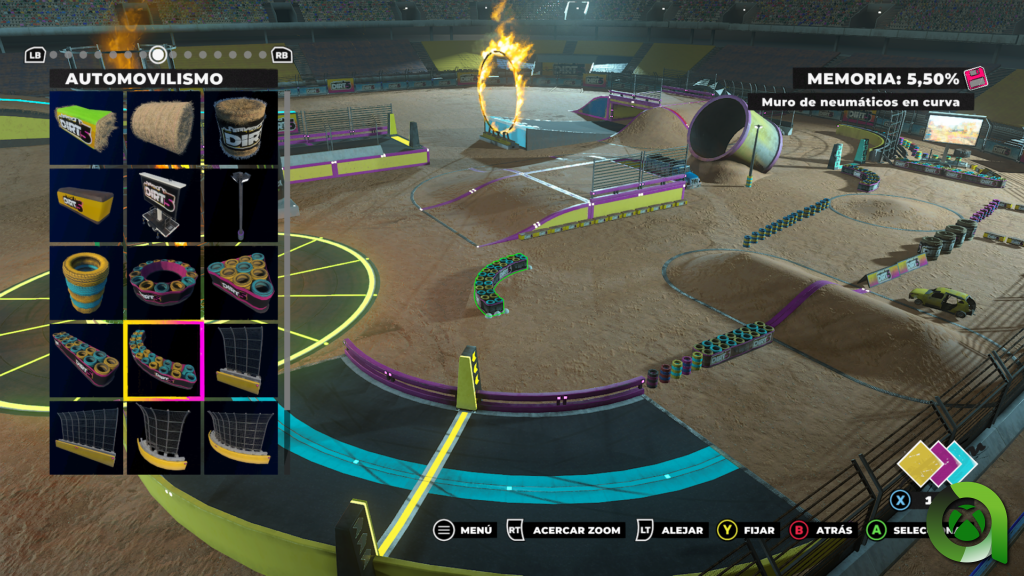This screenshot has width=1024, height=576.
Task: Pick the upright wrapped Dirt hay bale
Action: coord(241,127)
